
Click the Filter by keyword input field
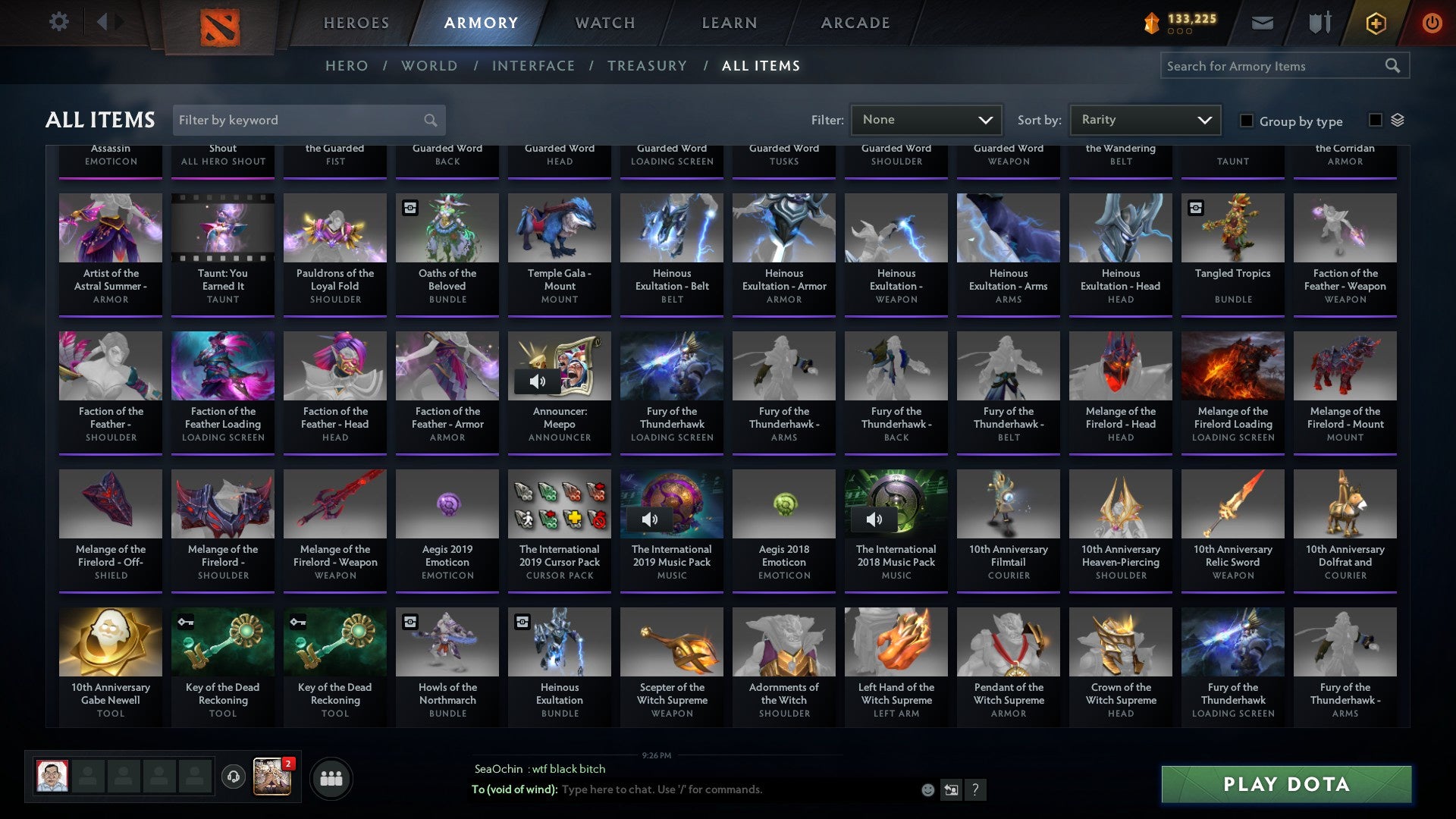coord(300,120)
